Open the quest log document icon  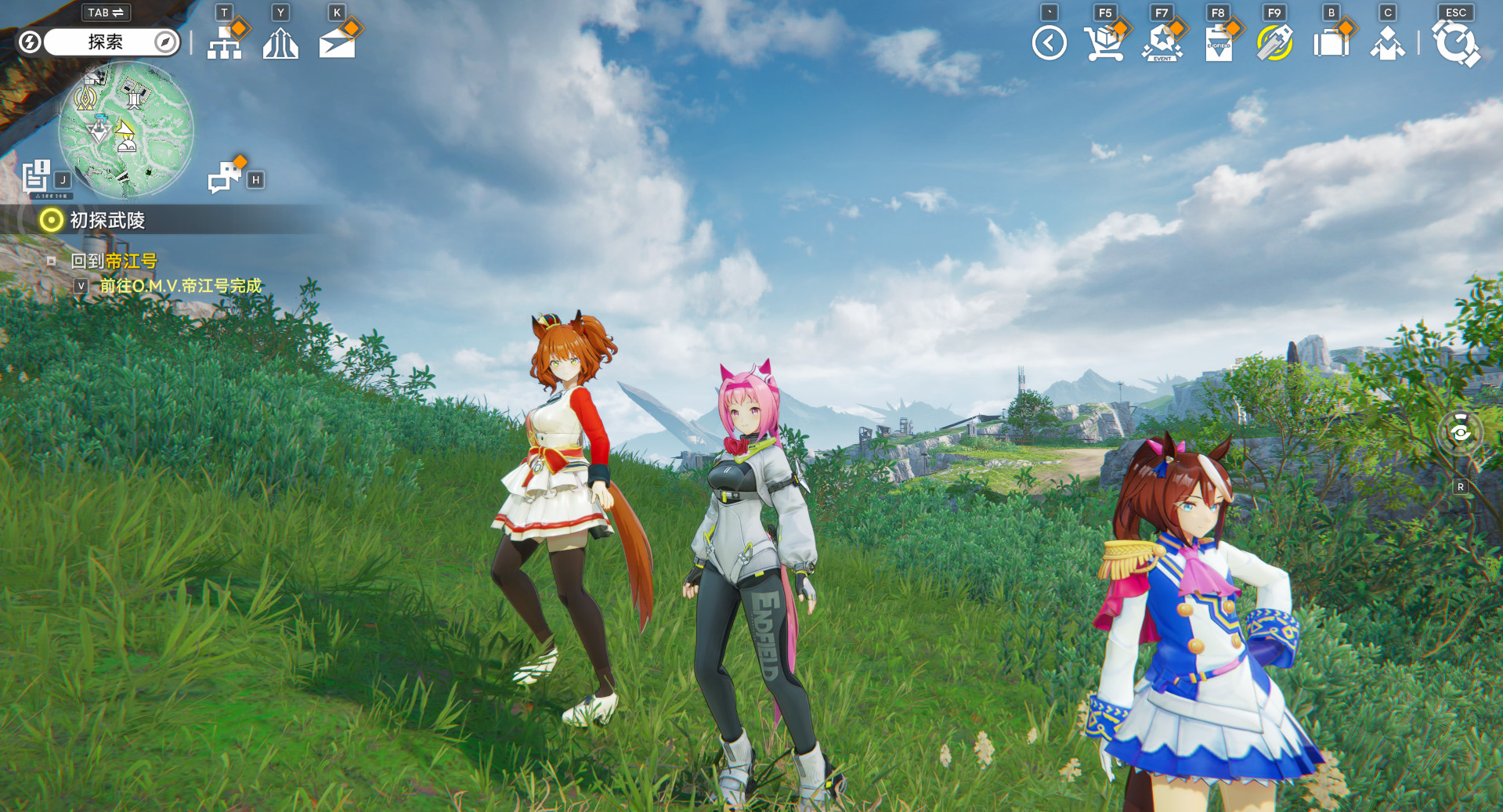point(36,176)
